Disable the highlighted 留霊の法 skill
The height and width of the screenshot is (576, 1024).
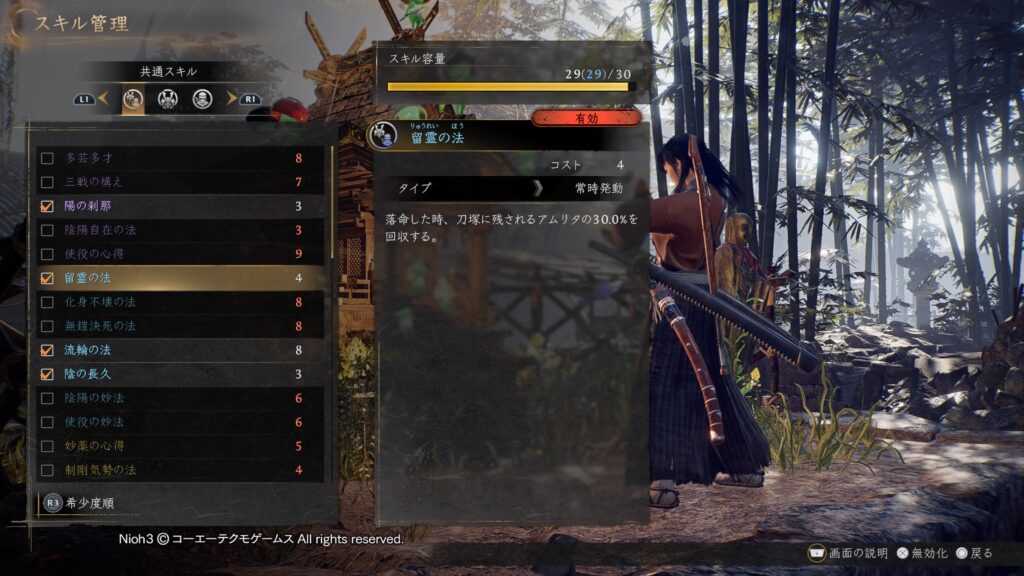[47, 278]
